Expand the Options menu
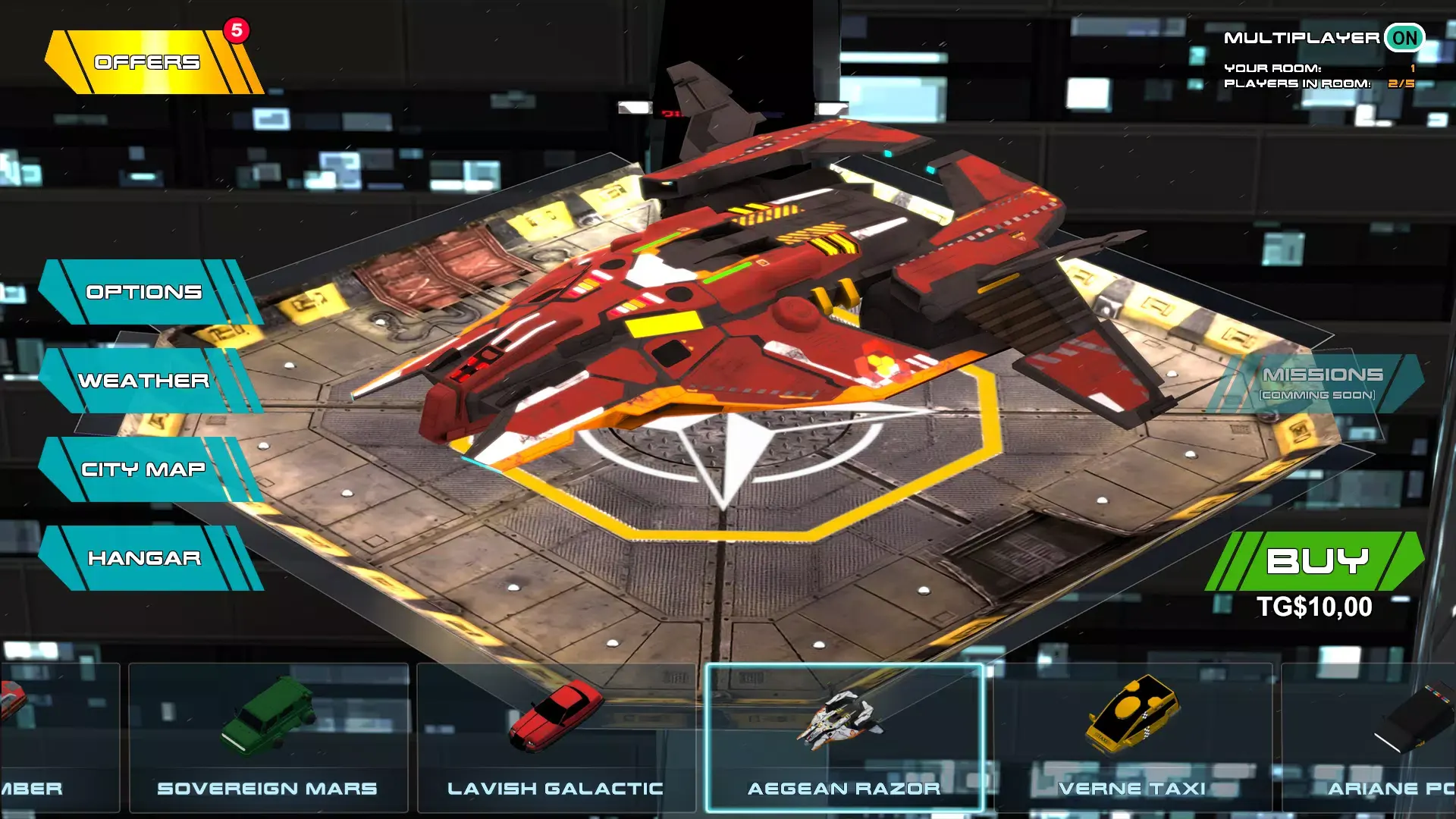 point(144,292)
